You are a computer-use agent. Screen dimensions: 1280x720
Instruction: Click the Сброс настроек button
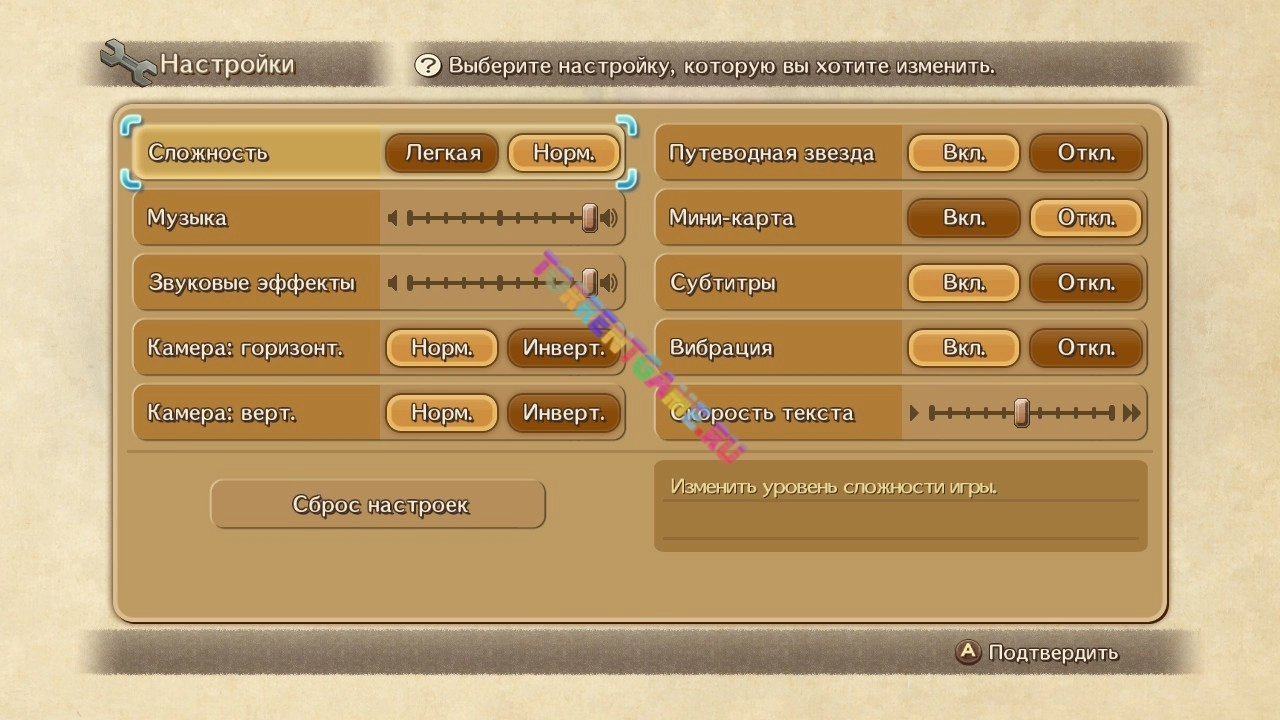click(x=378, y=505)
